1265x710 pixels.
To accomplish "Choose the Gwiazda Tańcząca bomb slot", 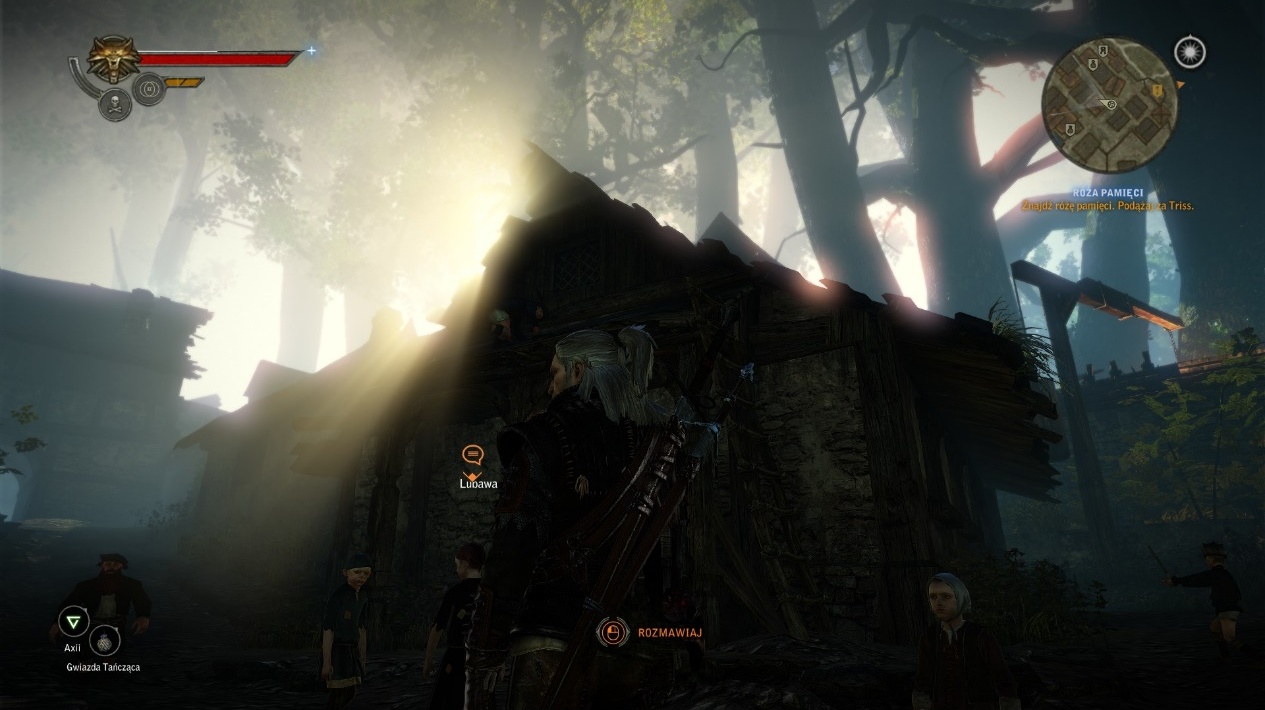I will (105, 640).
